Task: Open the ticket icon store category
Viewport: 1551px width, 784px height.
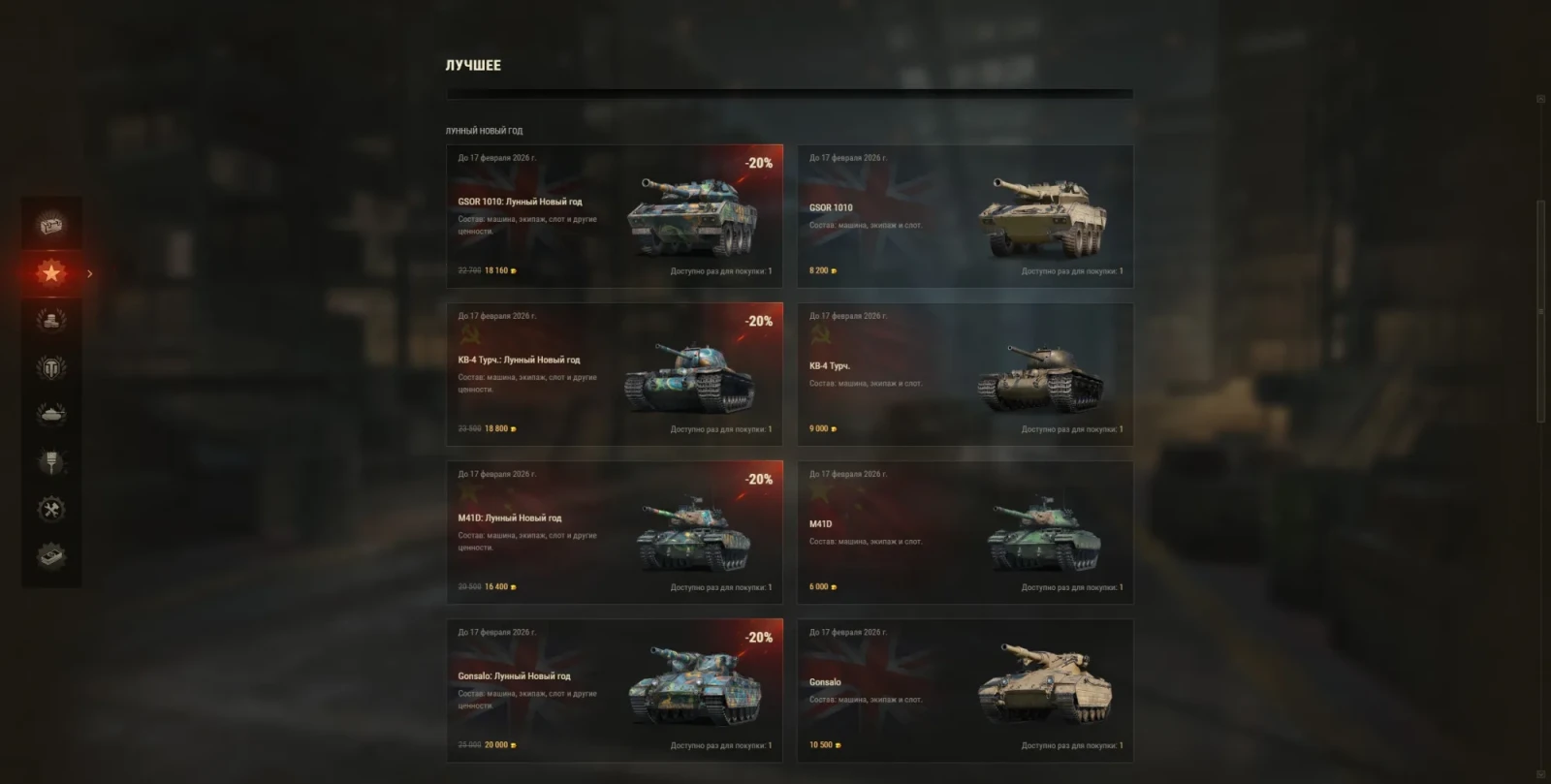Action: (x=51, y=226)
